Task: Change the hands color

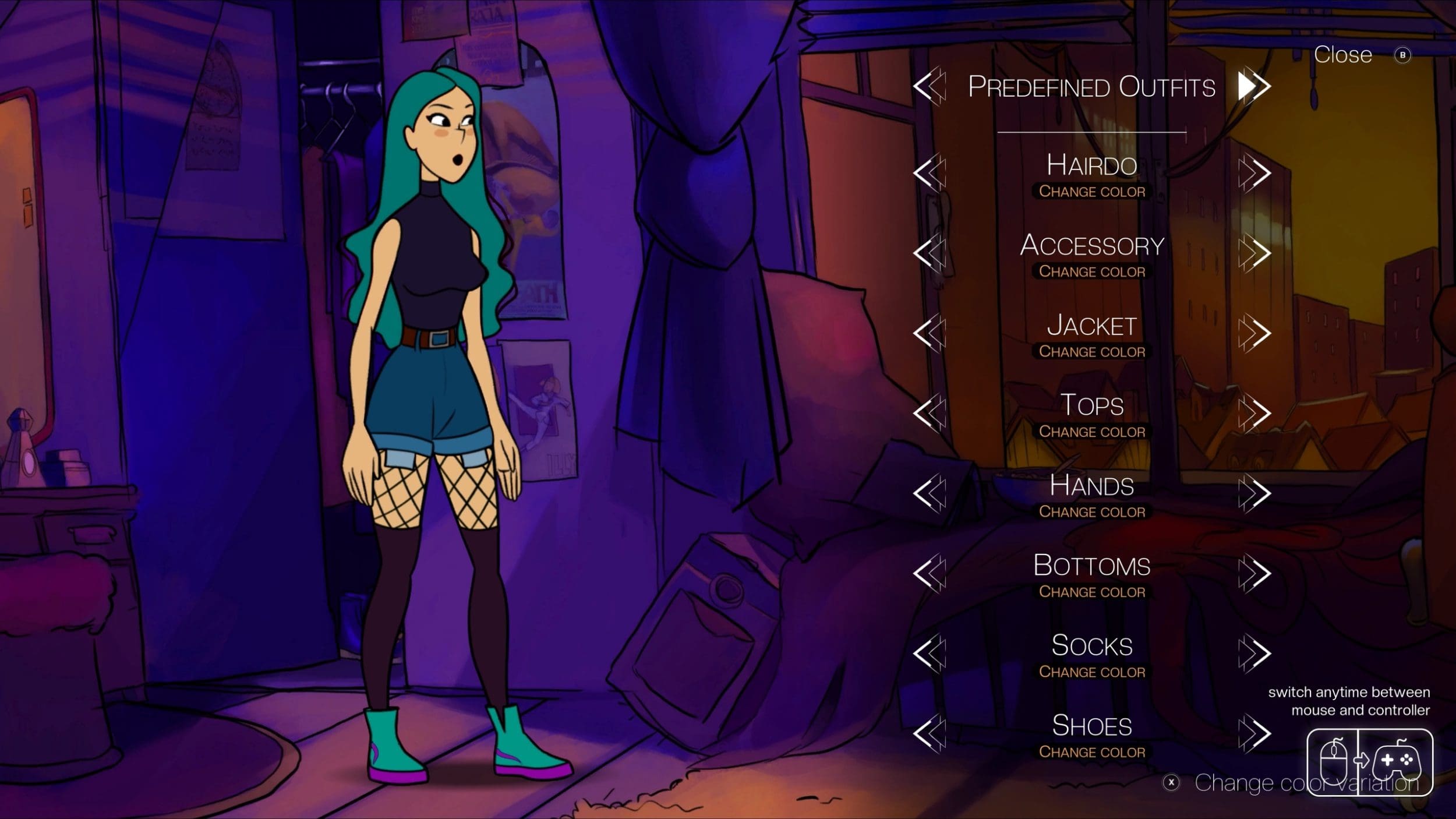Action: point(1092,512)
